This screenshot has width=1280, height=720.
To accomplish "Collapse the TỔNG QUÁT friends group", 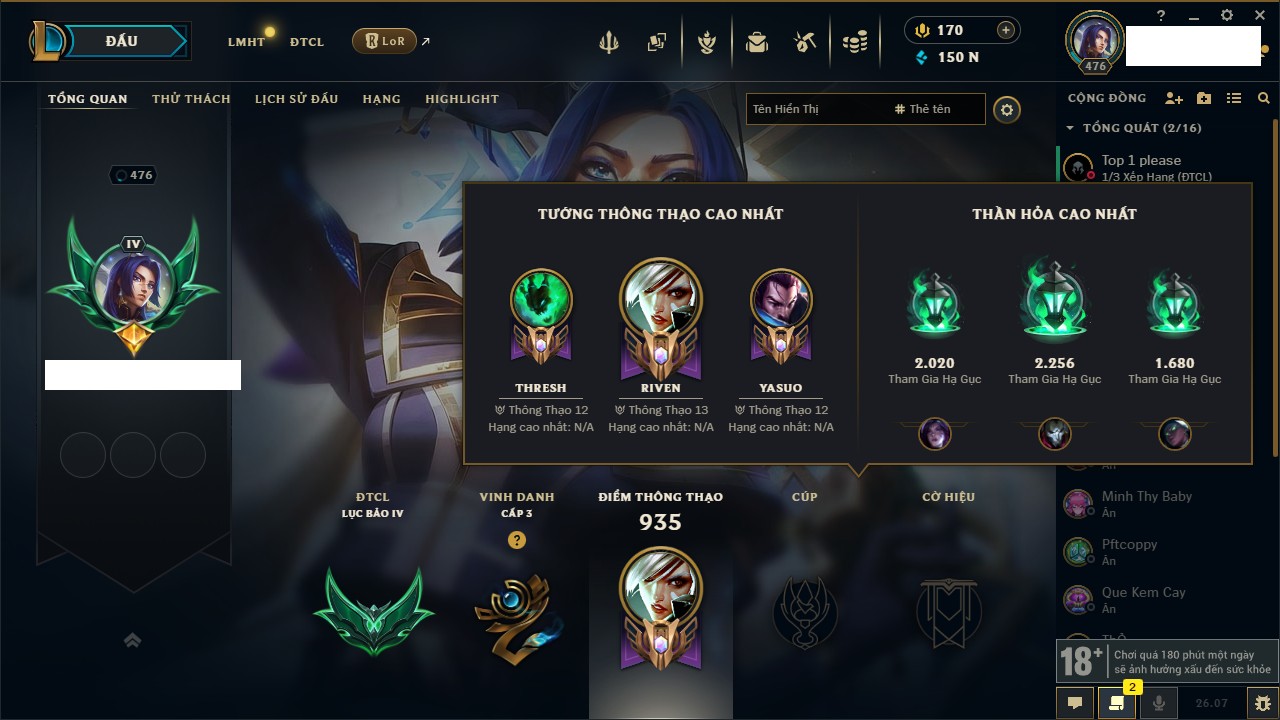I will click(1070, 128).
